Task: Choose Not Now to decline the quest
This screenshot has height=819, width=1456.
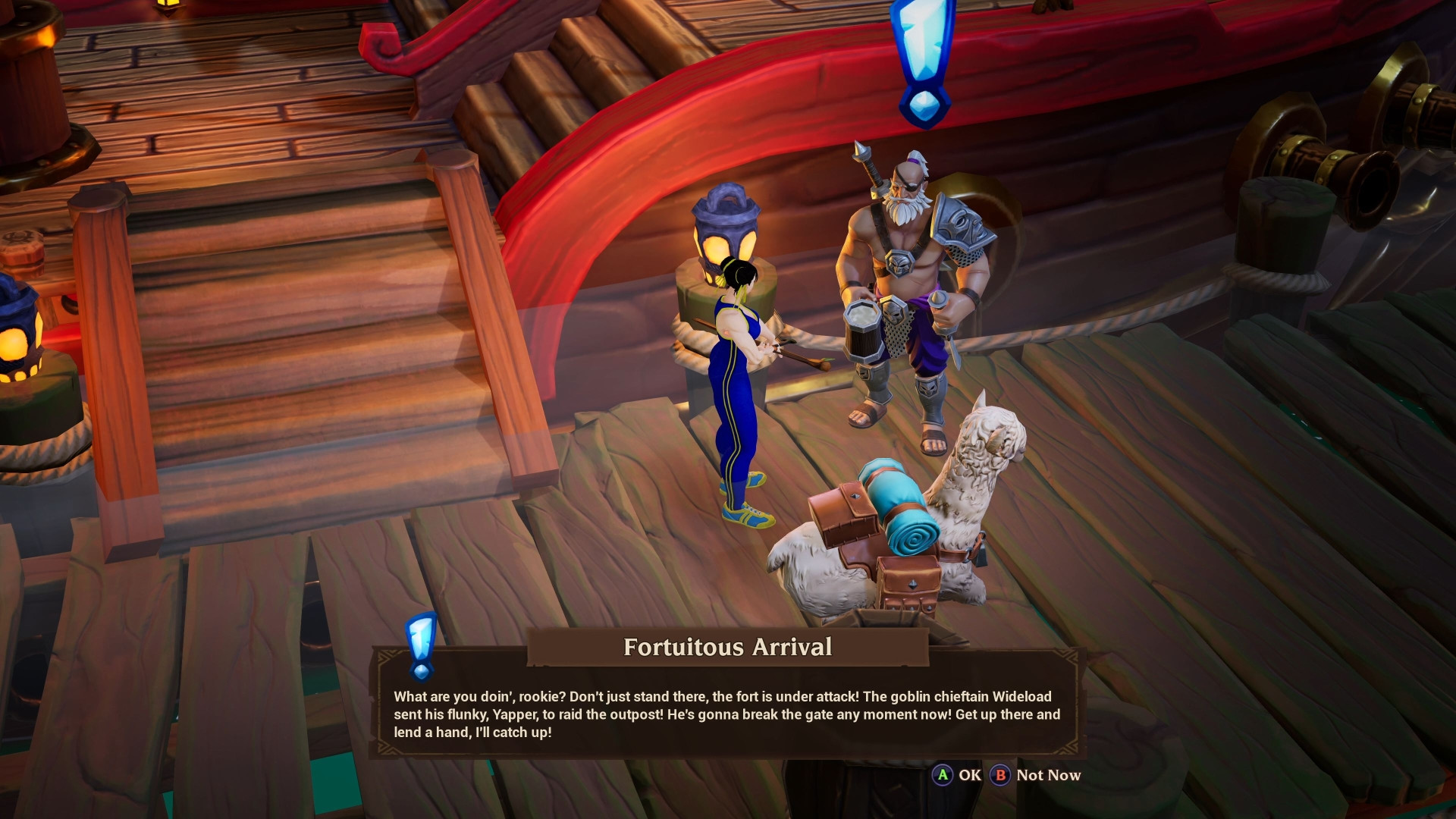Action: point(1049,776)
